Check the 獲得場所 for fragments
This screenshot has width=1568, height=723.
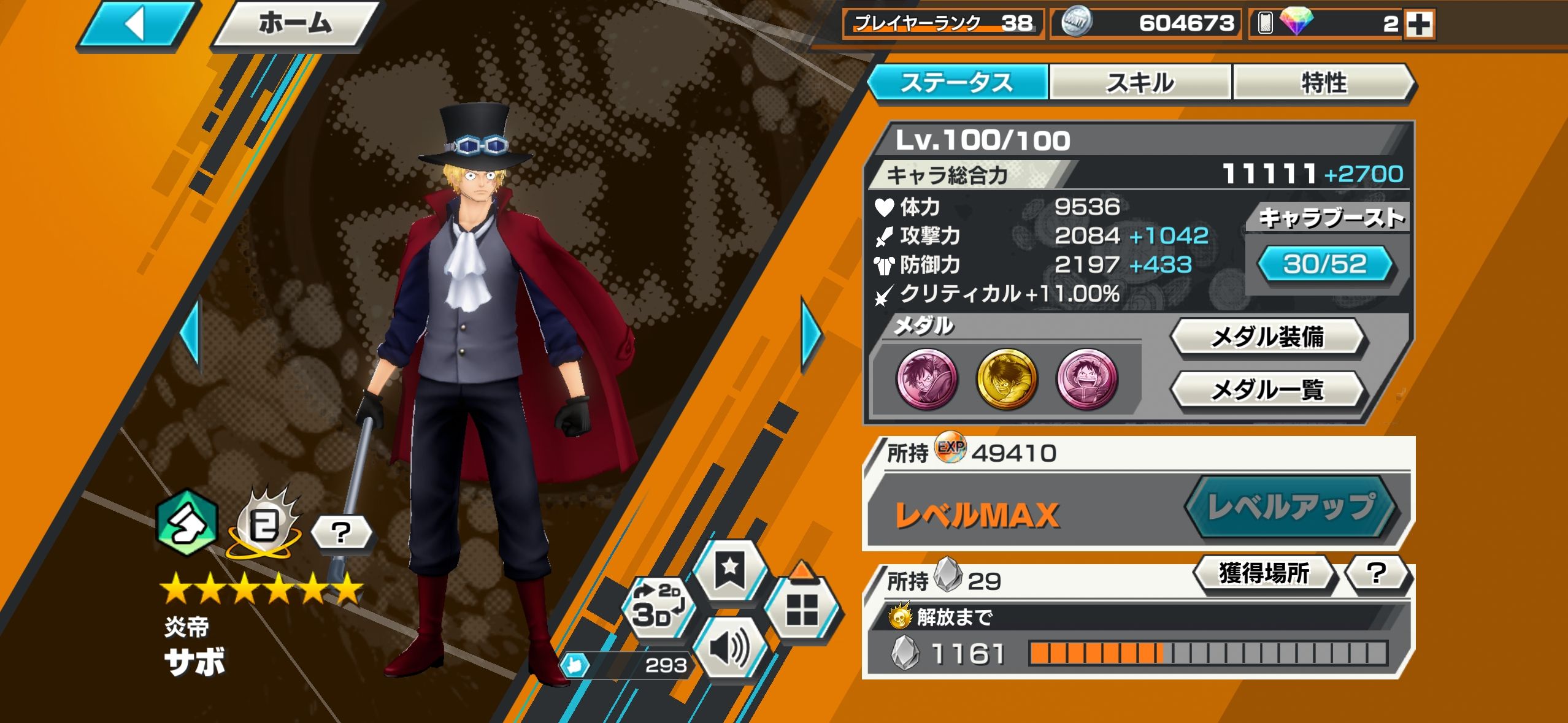click(1264, 574)
